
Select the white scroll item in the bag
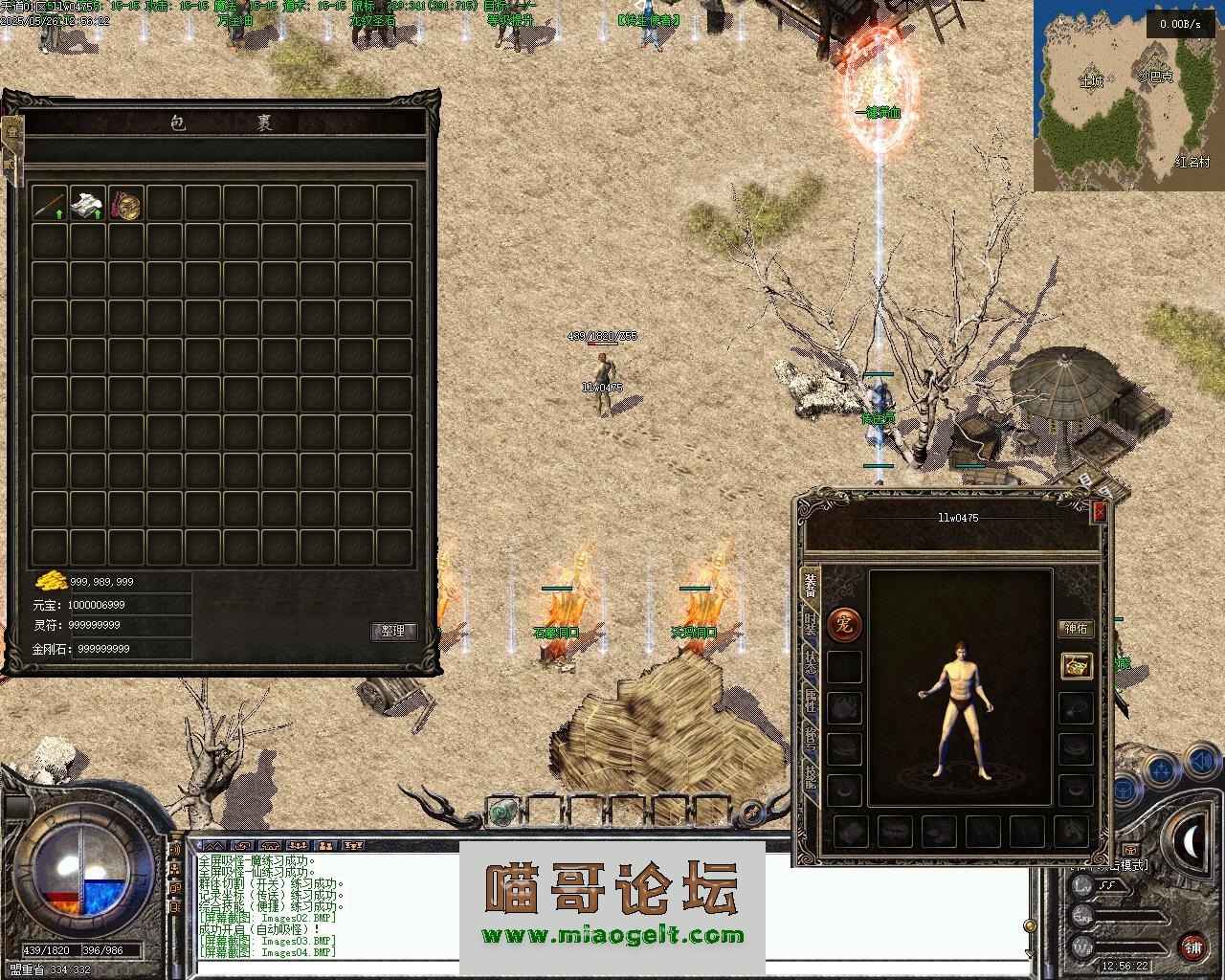tap(87, 203)
